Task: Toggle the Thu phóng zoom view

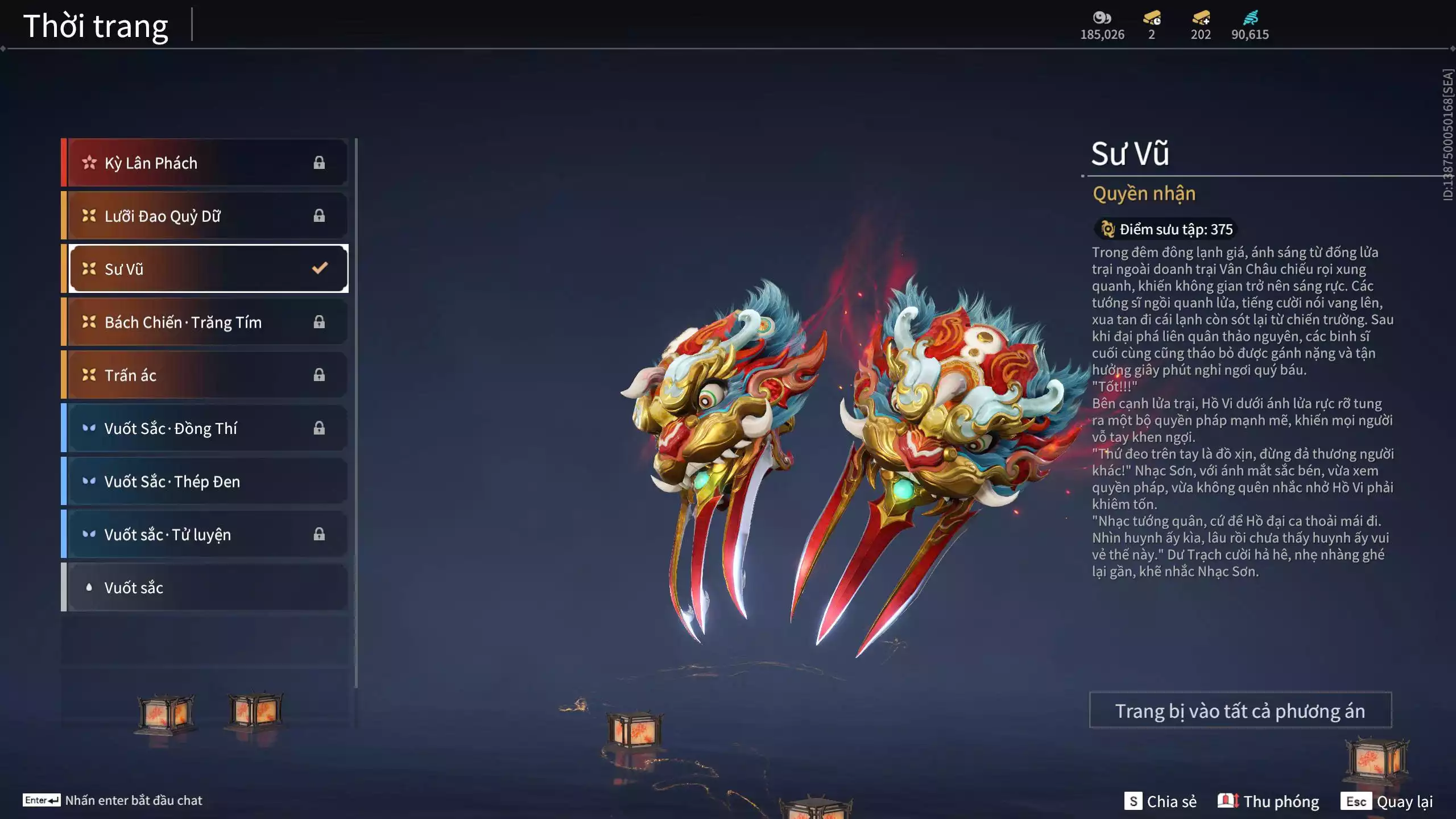Action: [1268, 801]
